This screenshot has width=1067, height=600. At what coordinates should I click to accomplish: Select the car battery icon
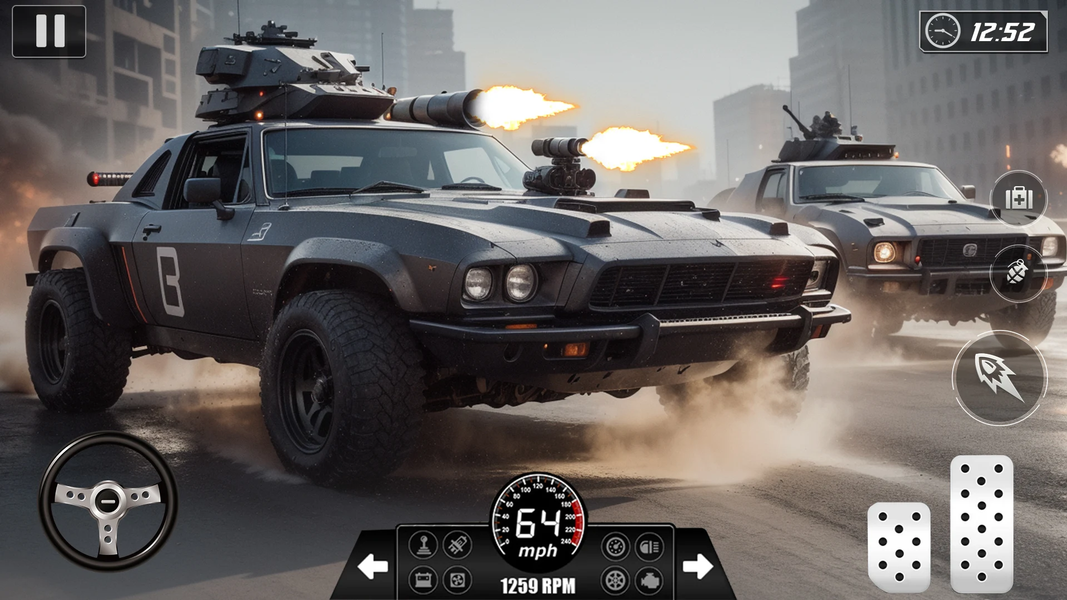pyautogui.click(x=423, y=579)
